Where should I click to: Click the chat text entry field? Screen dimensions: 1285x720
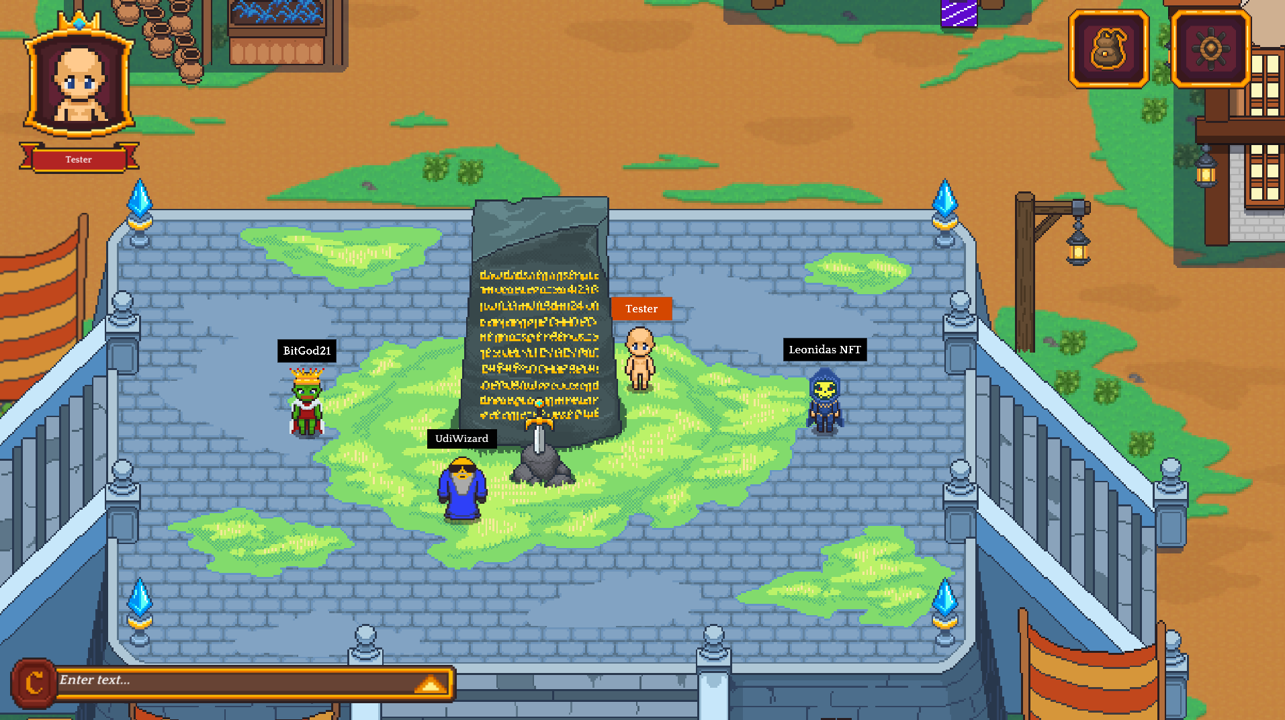point(235,681)
